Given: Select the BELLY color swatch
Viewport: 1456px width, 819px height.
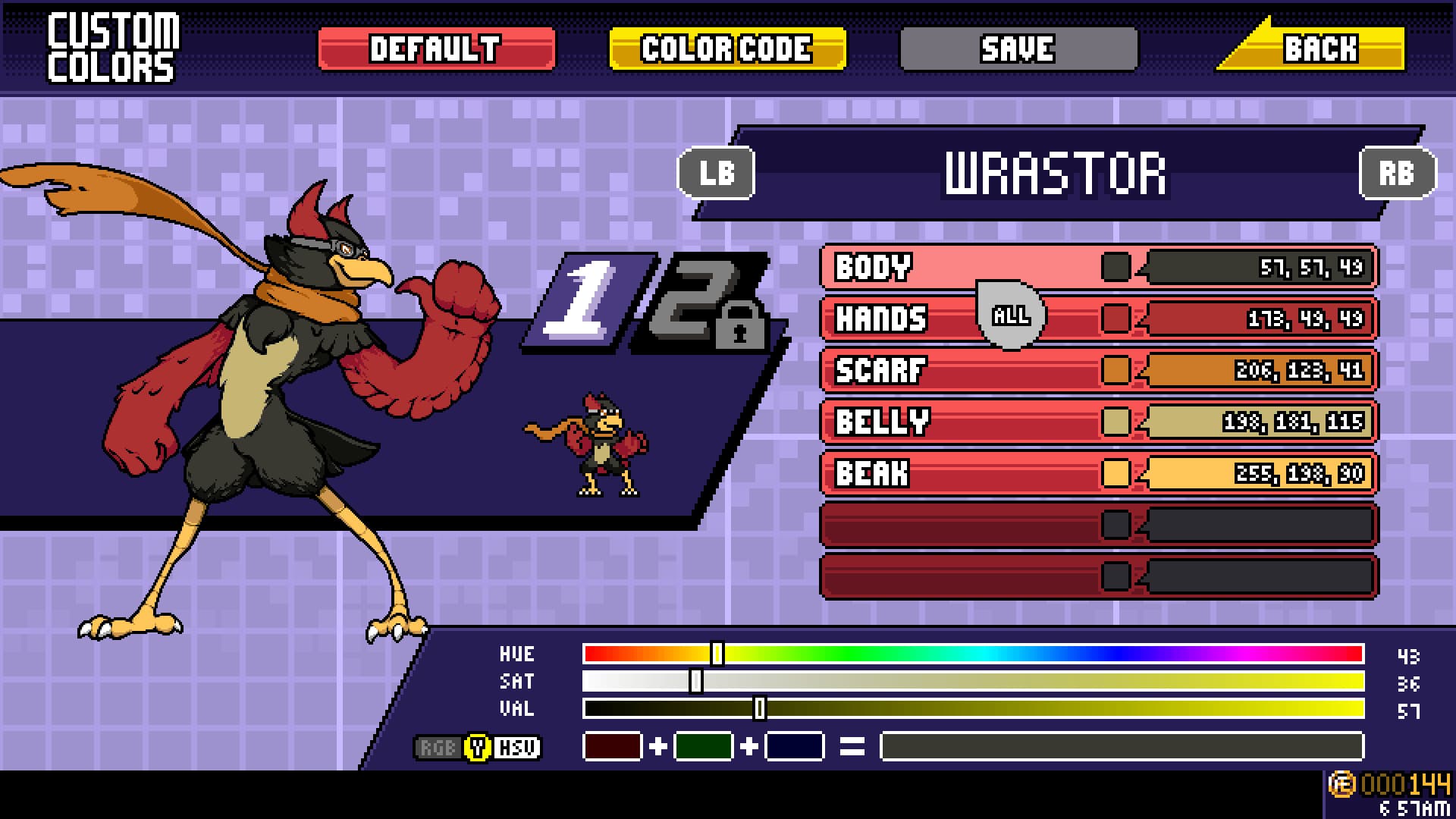Looking at the screenshot, I should (1115, 422).
